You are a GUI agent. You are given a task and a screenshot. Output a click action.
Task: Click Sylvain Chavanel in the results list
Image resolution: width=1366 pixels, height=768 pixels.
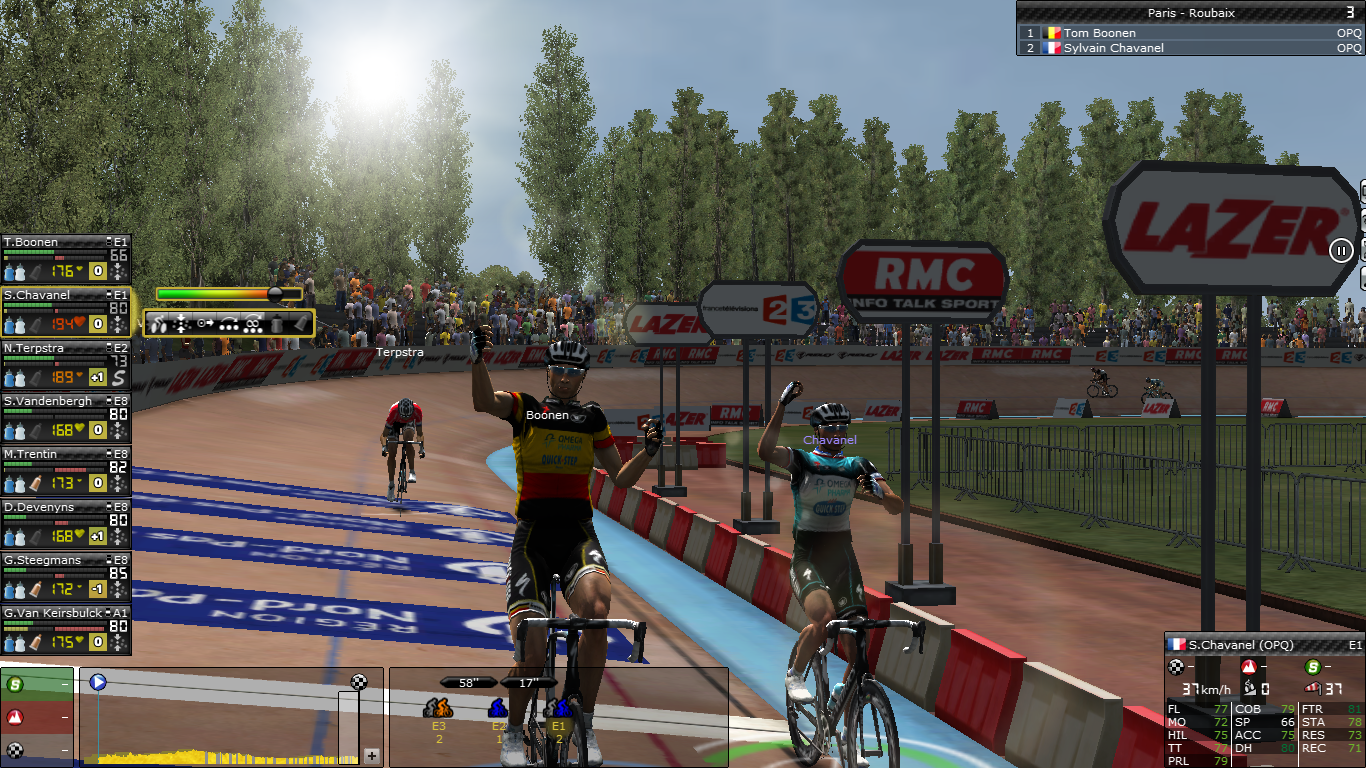1113,48
